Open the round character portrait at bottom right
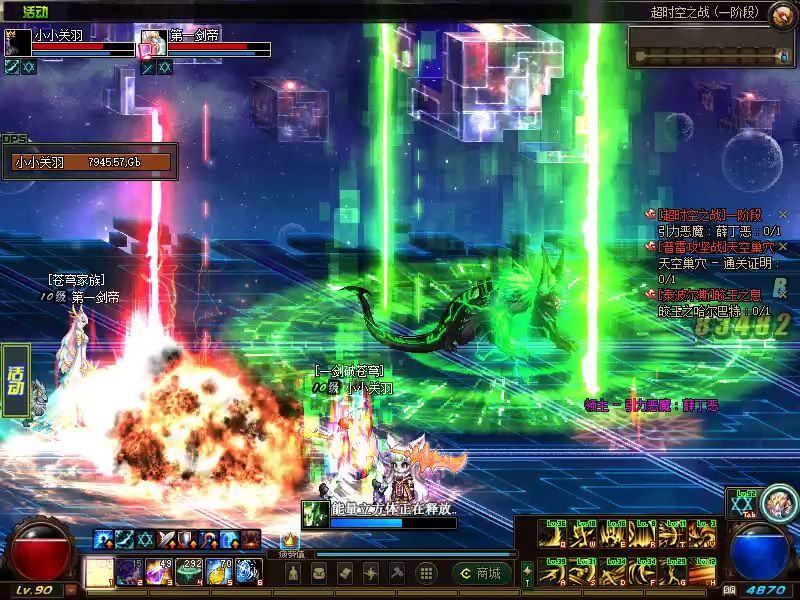 [x=778, y=503]
